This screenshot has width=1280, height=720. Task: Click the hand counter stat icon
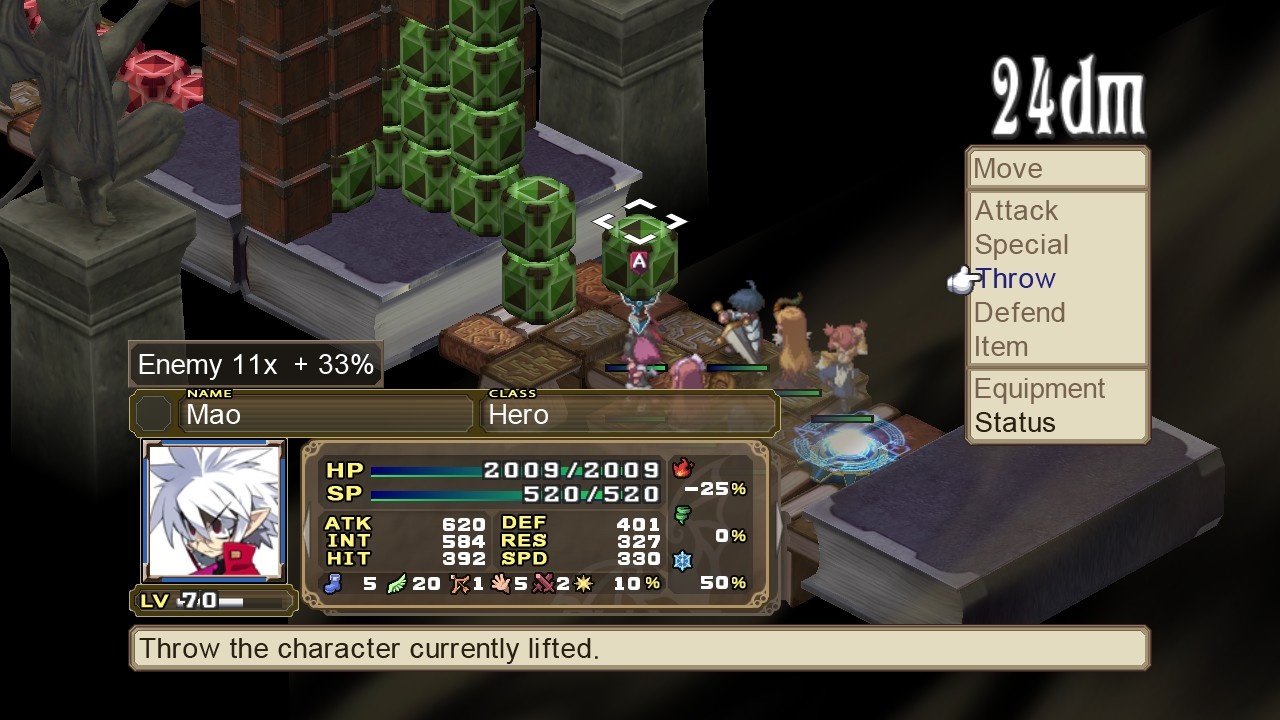point(502,586)
